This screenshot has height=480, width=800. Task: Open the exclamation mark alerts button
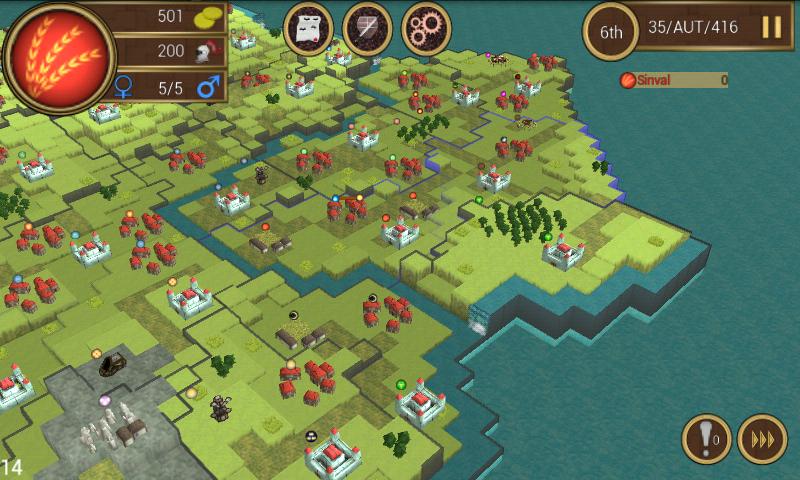pos(706,439)
